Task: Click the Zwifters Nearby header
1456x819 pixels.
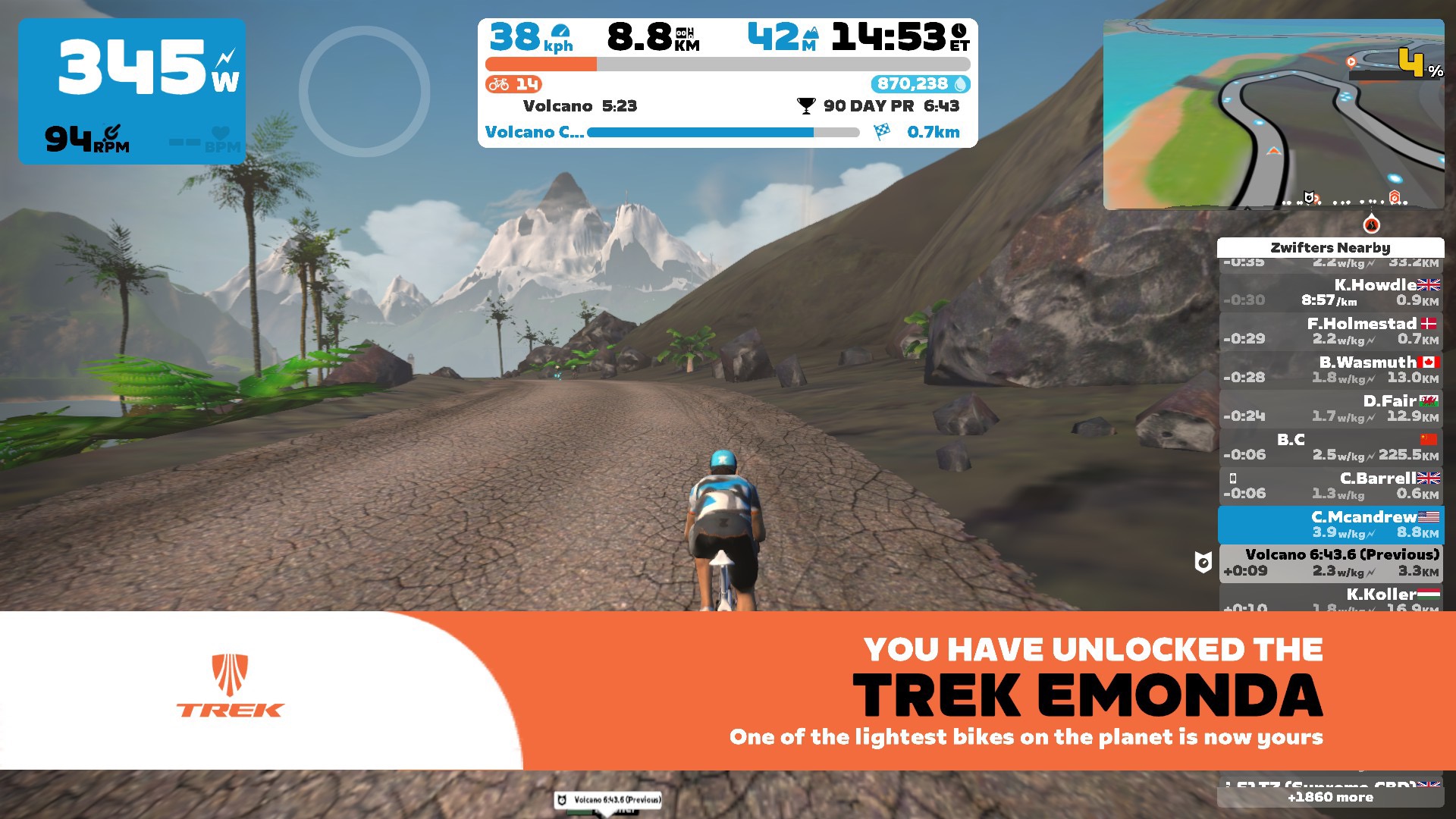Action: point(1331,248)
